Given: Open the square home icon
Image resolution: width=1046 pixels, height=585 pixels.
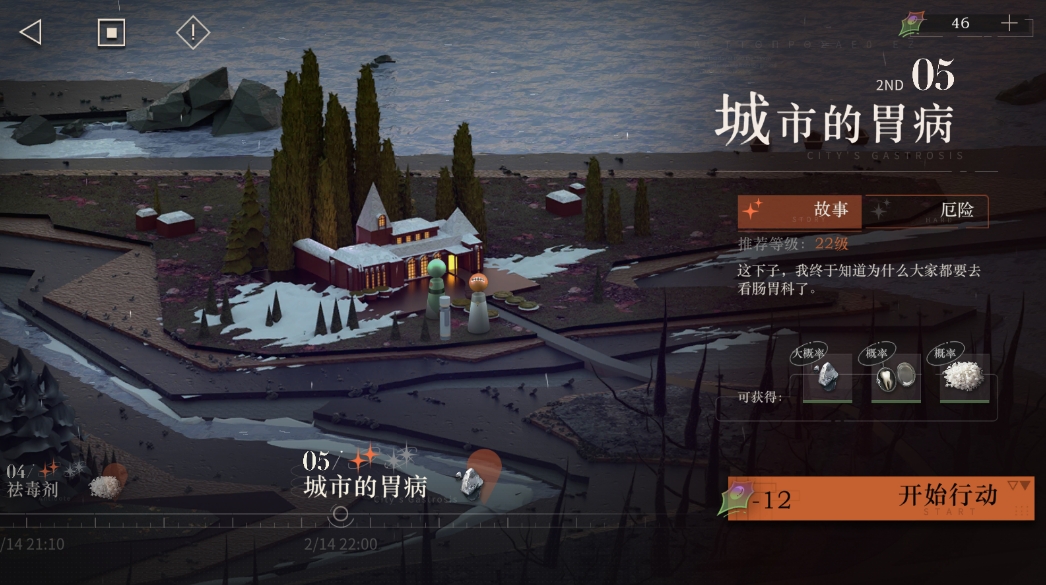Looking at the screenshot, I should pyautogui.click(x=111, y=32).
